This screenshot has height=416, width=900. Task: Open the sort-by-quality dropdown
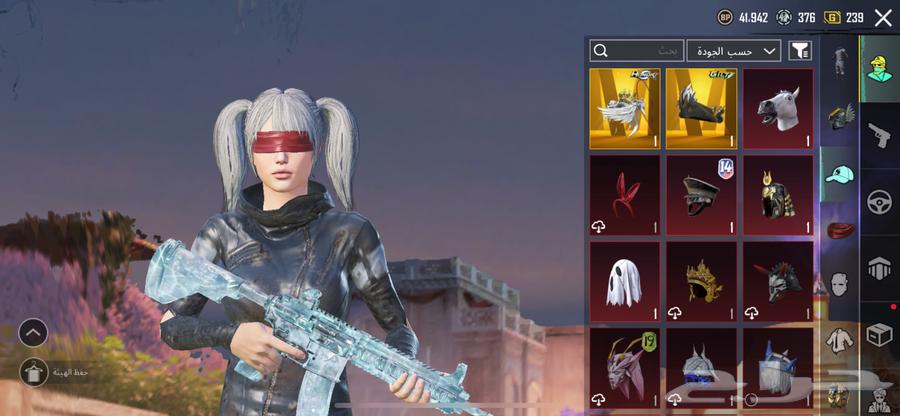click(x=734, y=50)
